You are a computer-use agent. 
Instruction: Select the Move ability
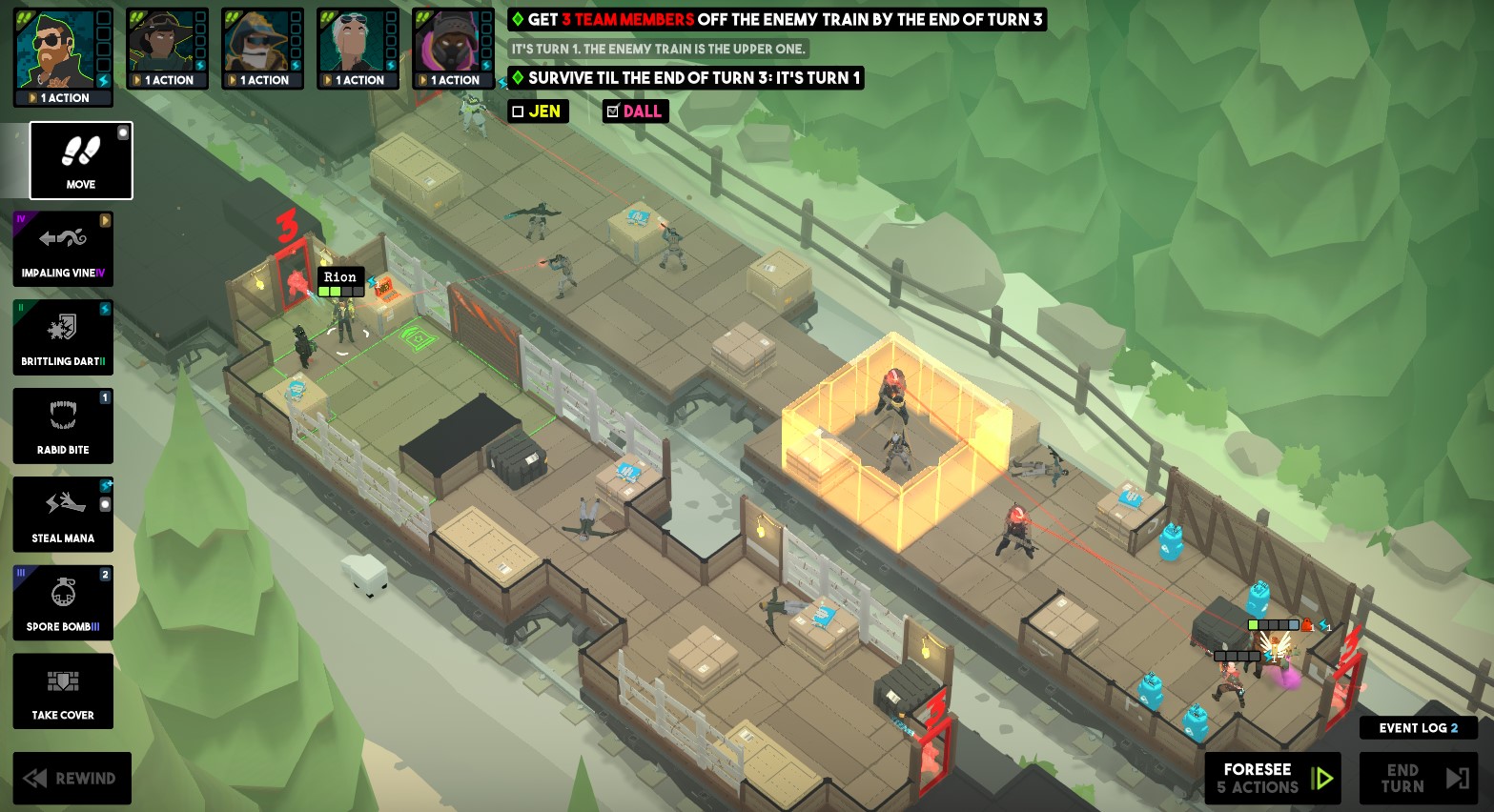coord(80,160)
